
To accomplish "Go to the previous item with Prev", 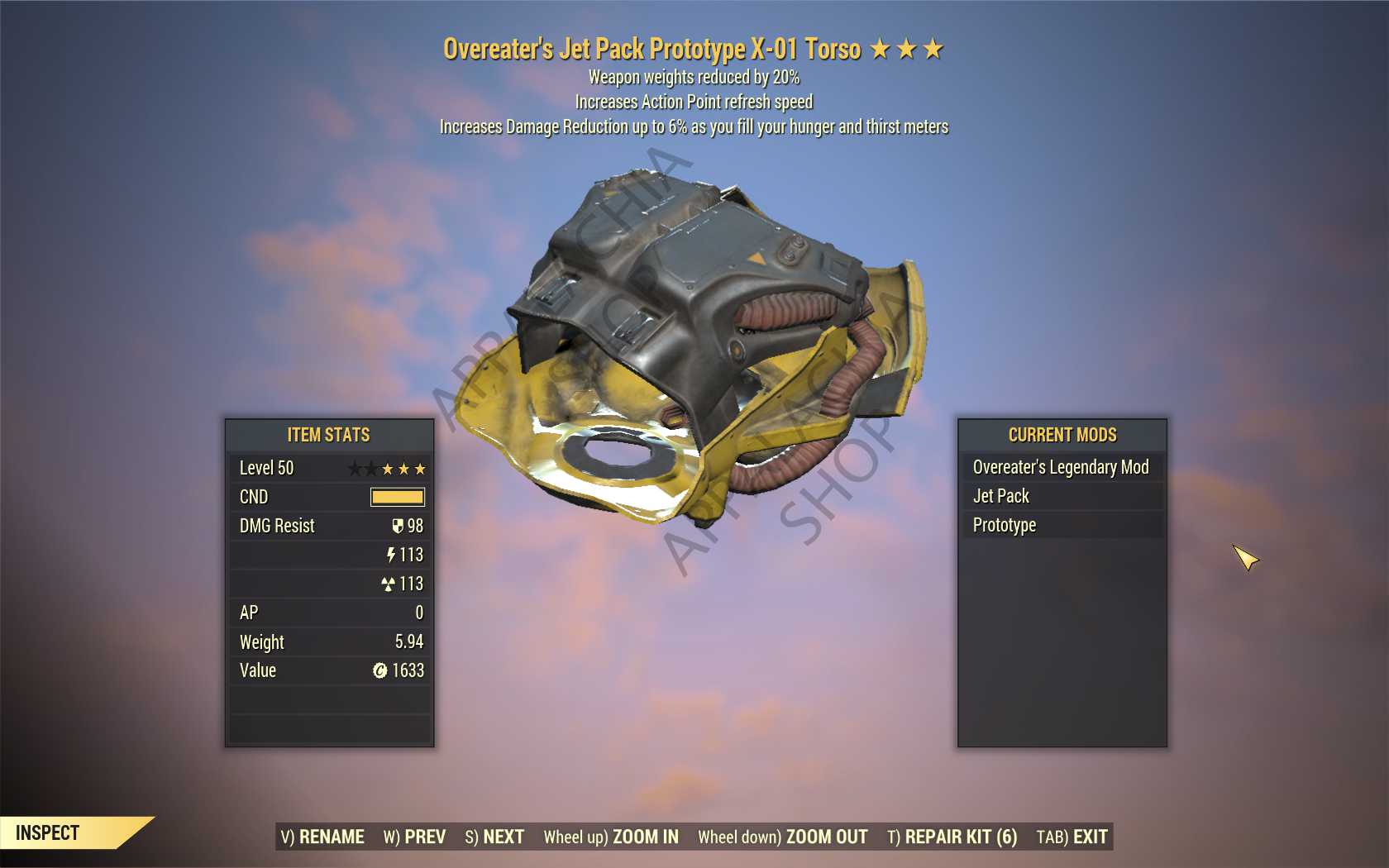I will pos(414,837).
